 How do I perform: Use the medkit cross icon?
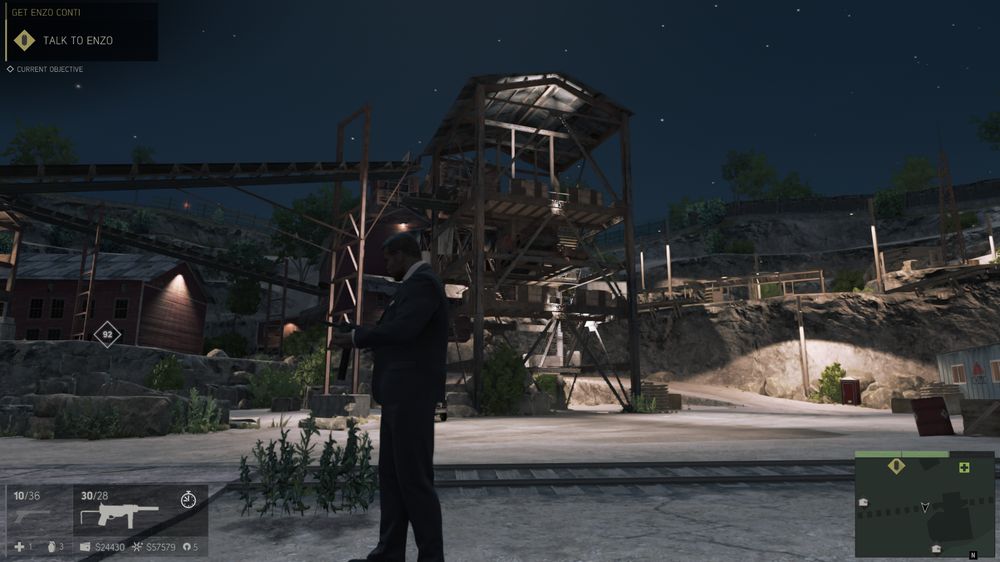[x=19, y=547]
